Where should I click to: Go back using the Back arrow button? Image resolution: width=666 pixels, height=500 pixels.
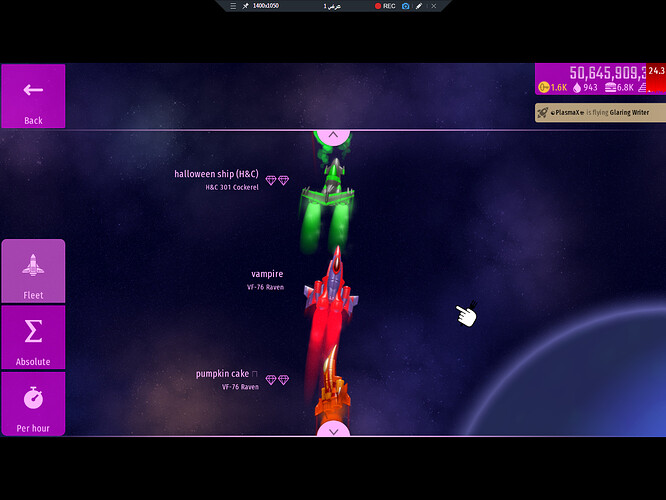coord(33,96)
